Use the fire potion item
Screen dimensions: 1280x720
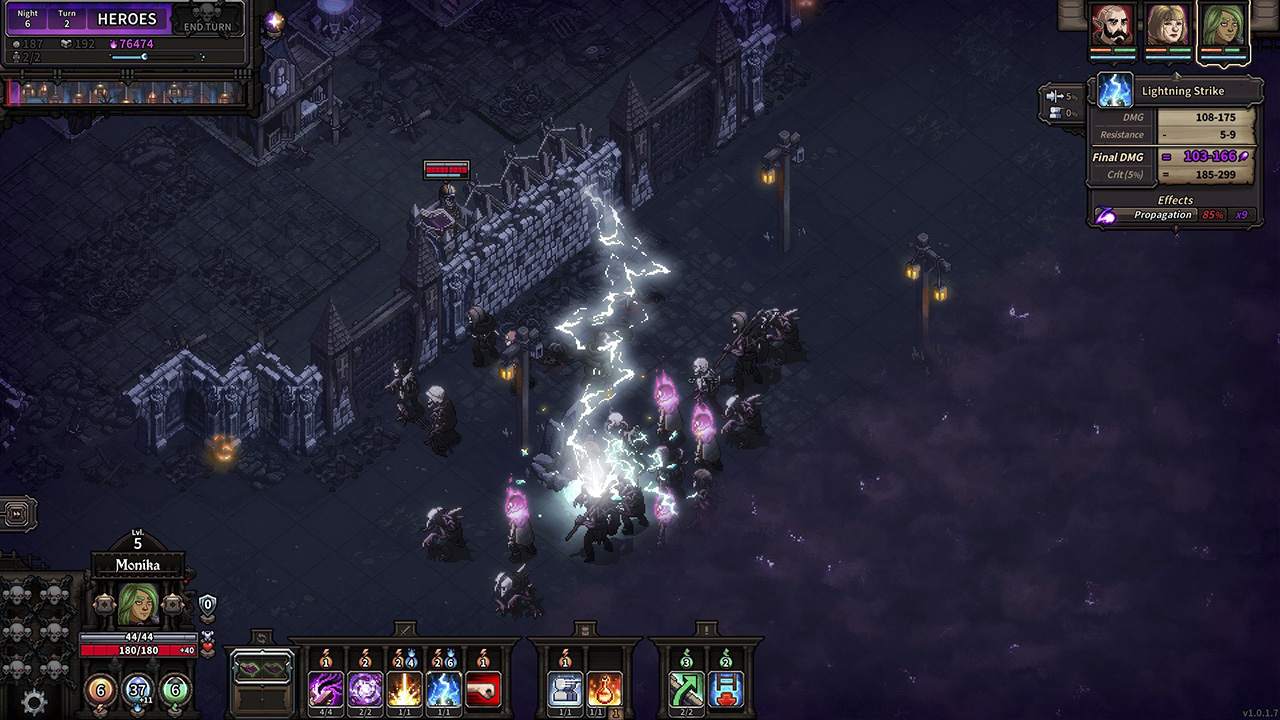click(603, 688)
